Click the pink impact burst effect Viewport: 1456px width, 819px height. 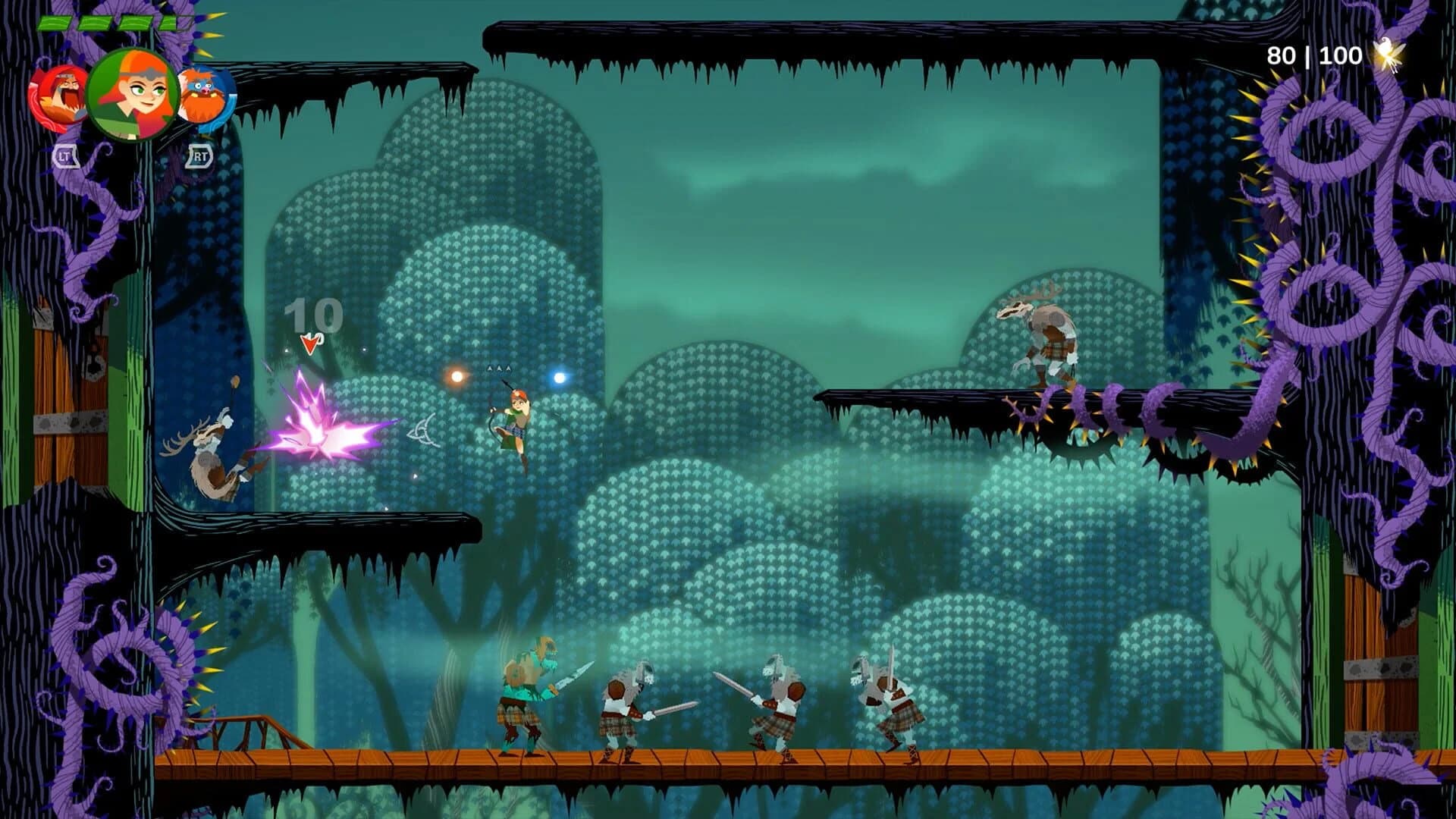[x=318, y=432]
